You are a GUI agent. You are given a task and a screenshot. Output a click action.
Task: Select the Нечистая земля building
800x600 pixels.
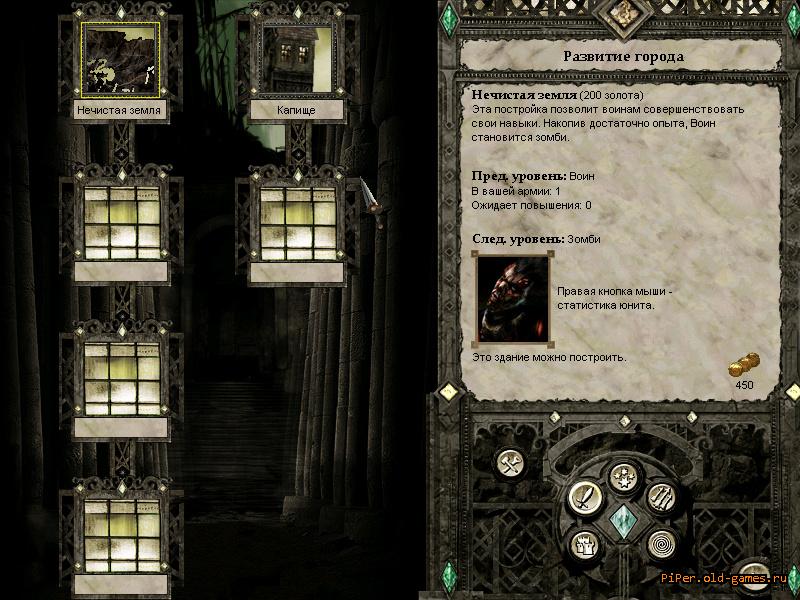[x=121, y=61]
